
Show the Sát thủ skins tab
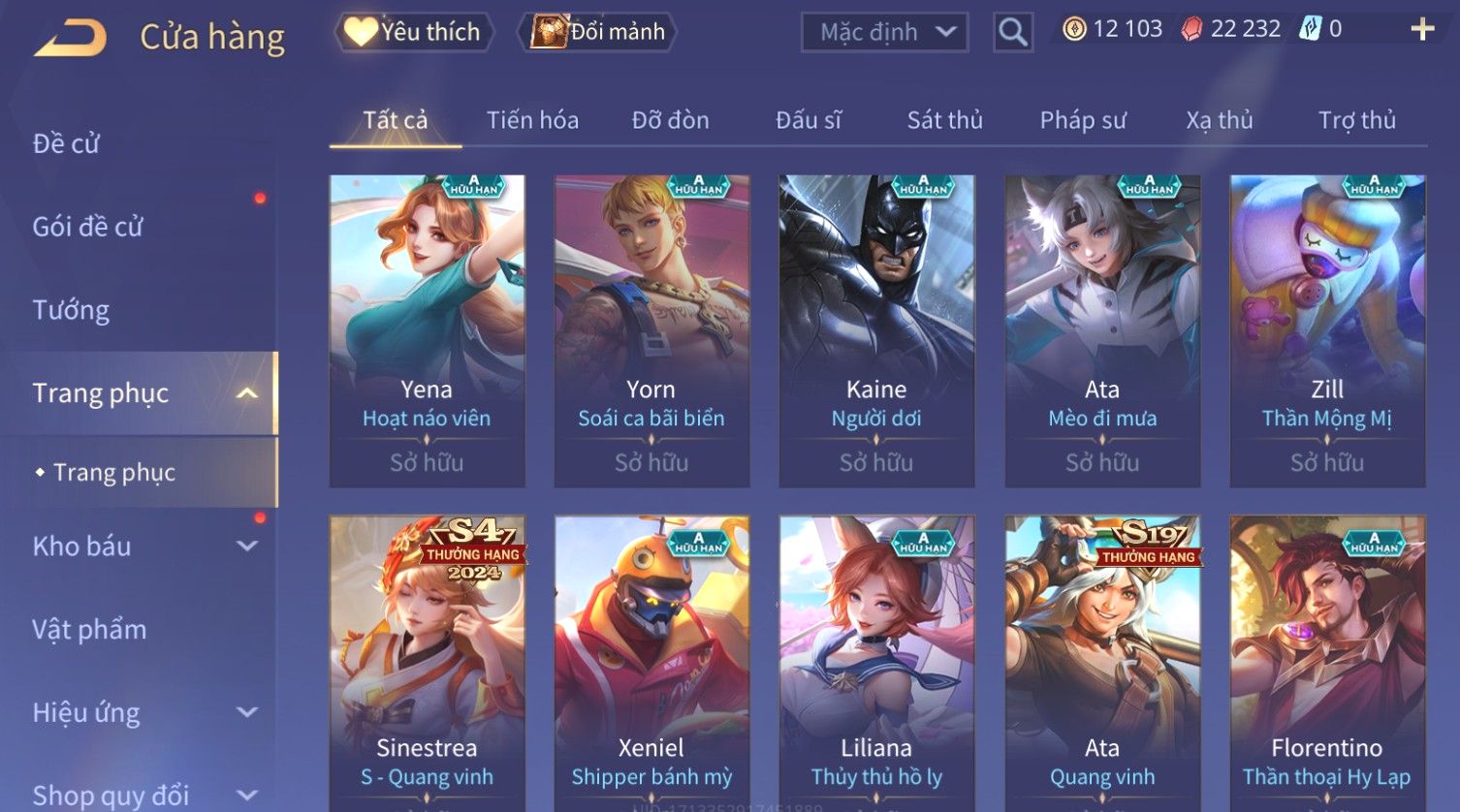[944, 120]
